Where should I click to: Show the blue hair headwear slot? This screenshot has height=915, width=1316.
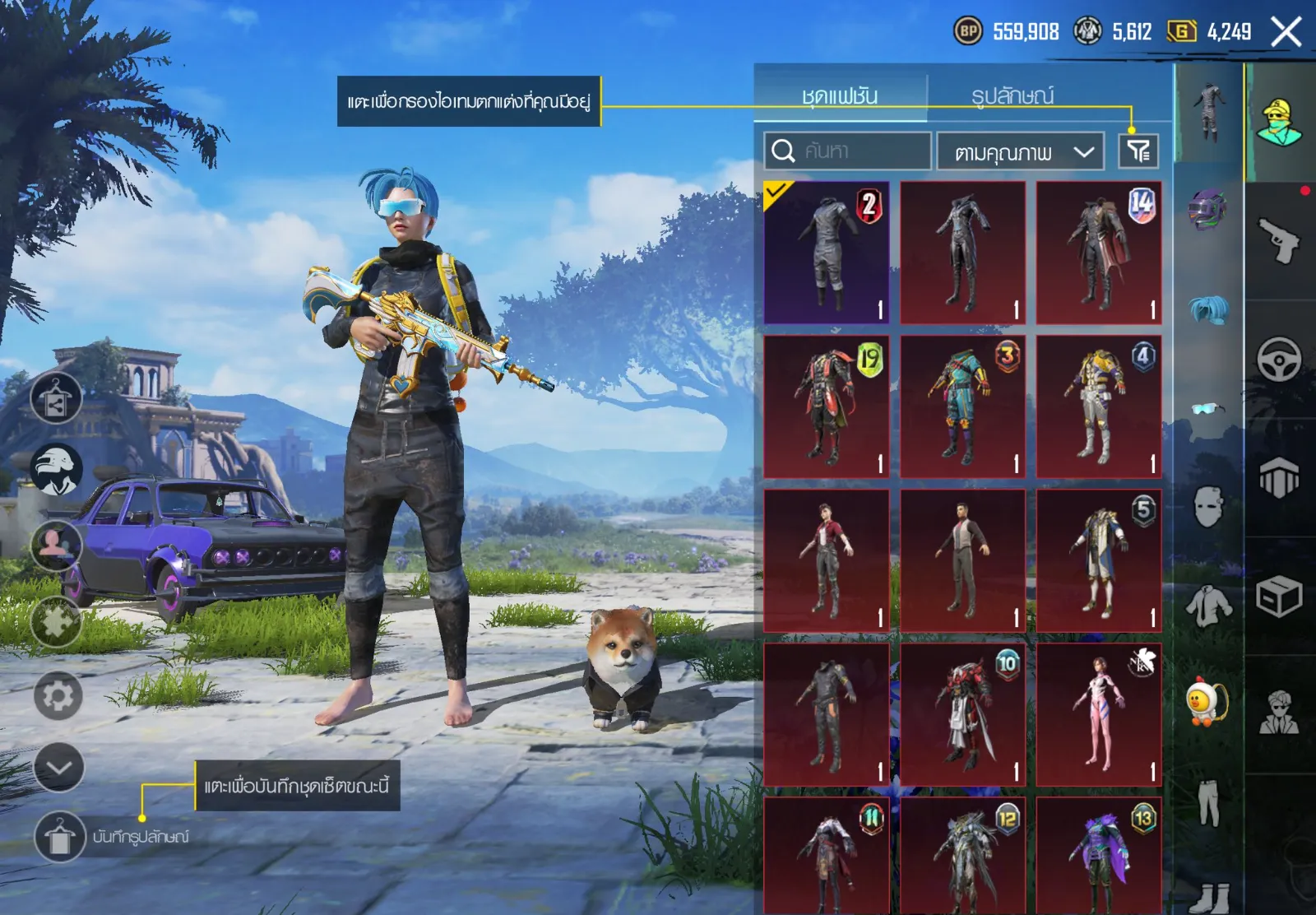(1208, 310)
